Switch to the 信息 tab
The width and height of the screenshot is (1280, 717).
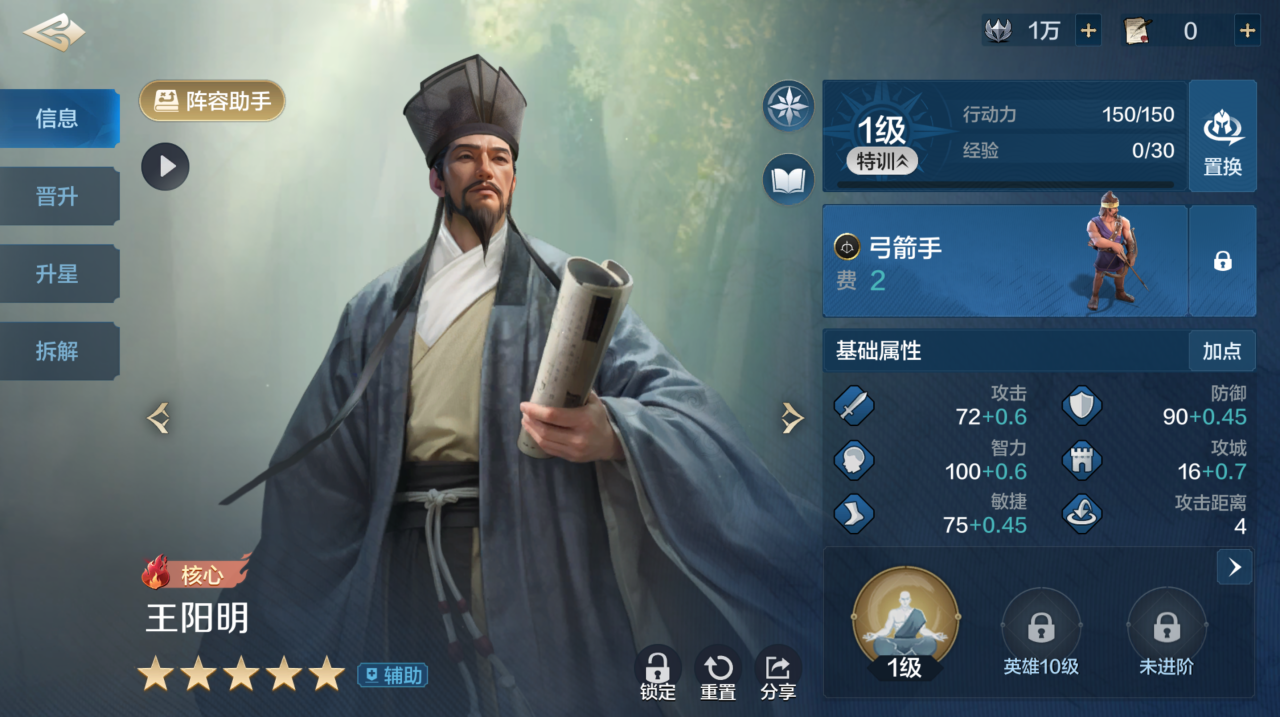click(58, 119)
